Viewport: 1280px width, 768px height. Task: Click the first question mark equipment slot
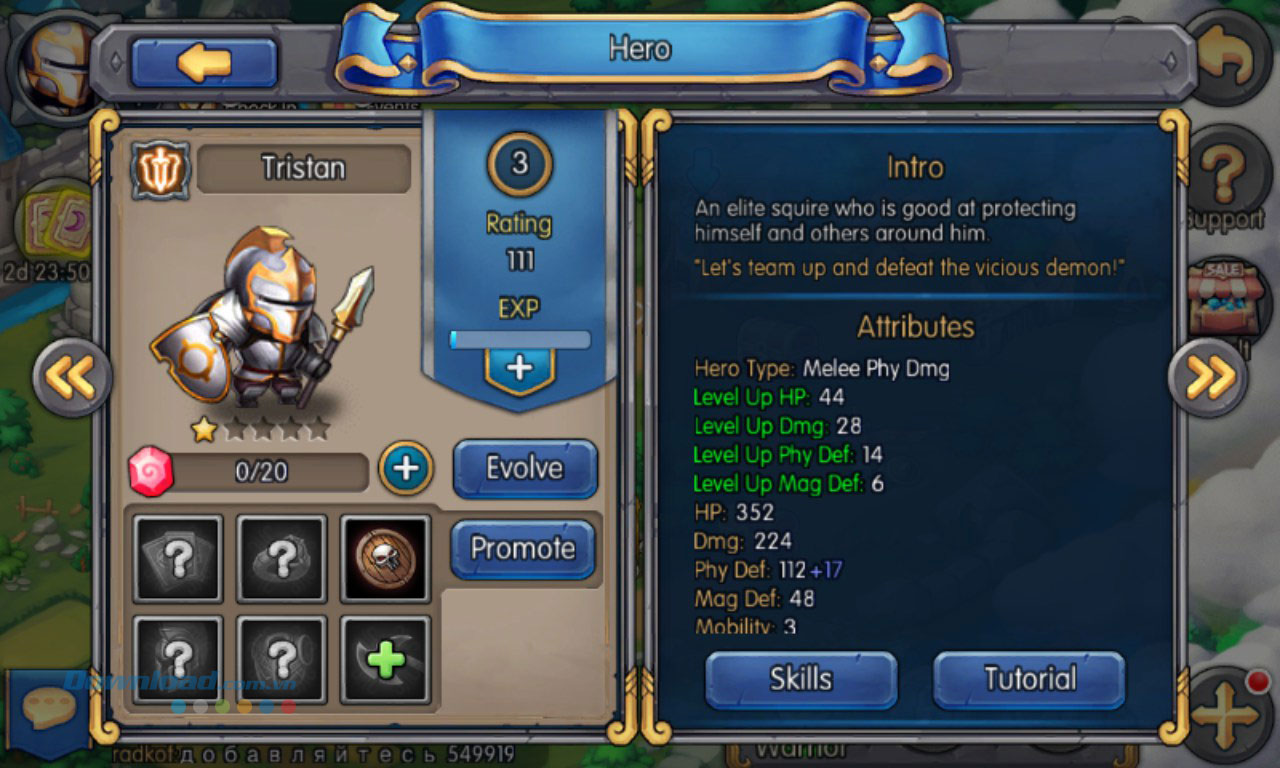tap(178, 558)
